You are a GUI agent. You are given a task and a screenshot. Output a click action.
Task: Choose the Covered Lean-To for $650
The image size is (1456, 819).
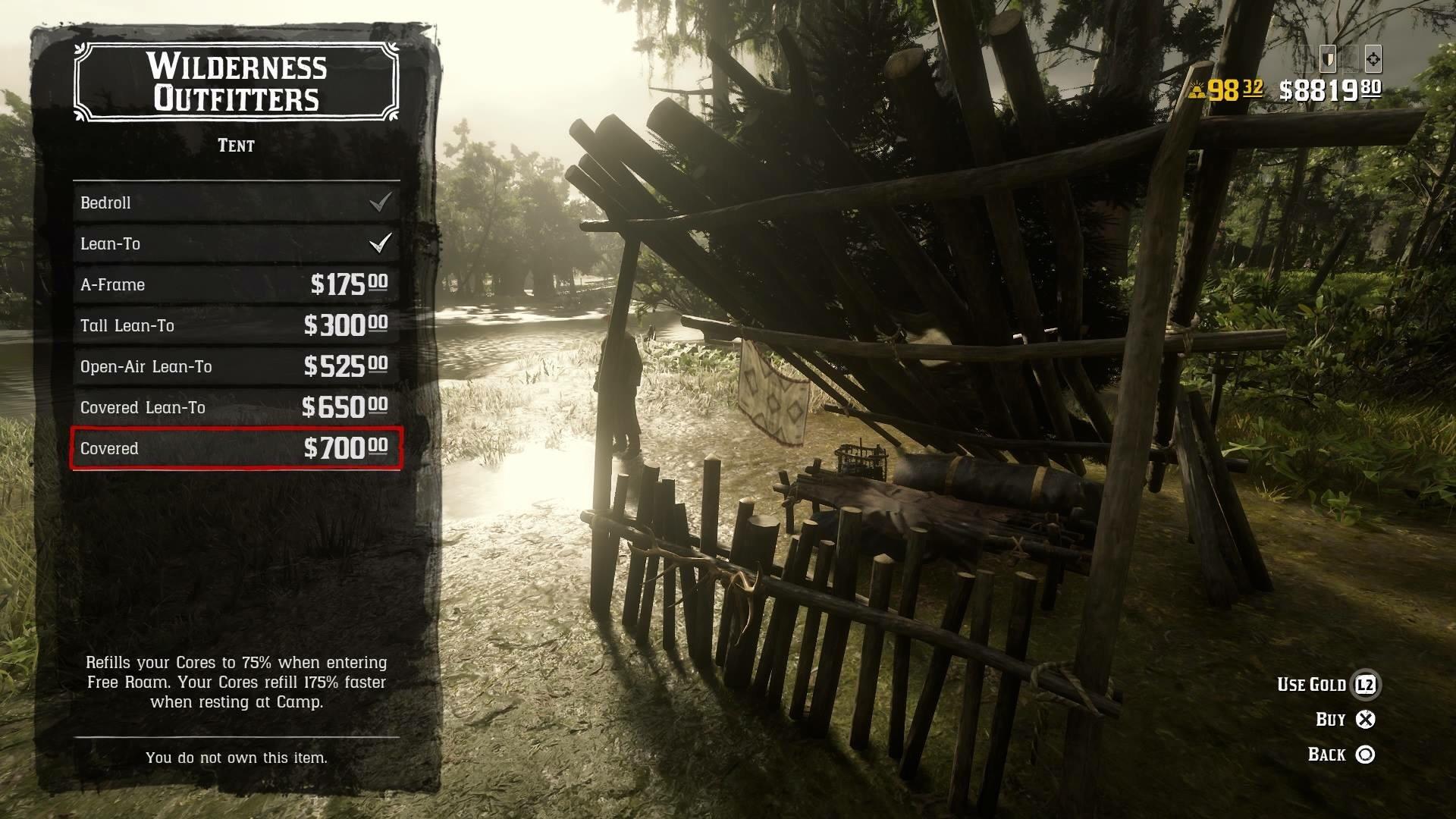click(236, 407)
